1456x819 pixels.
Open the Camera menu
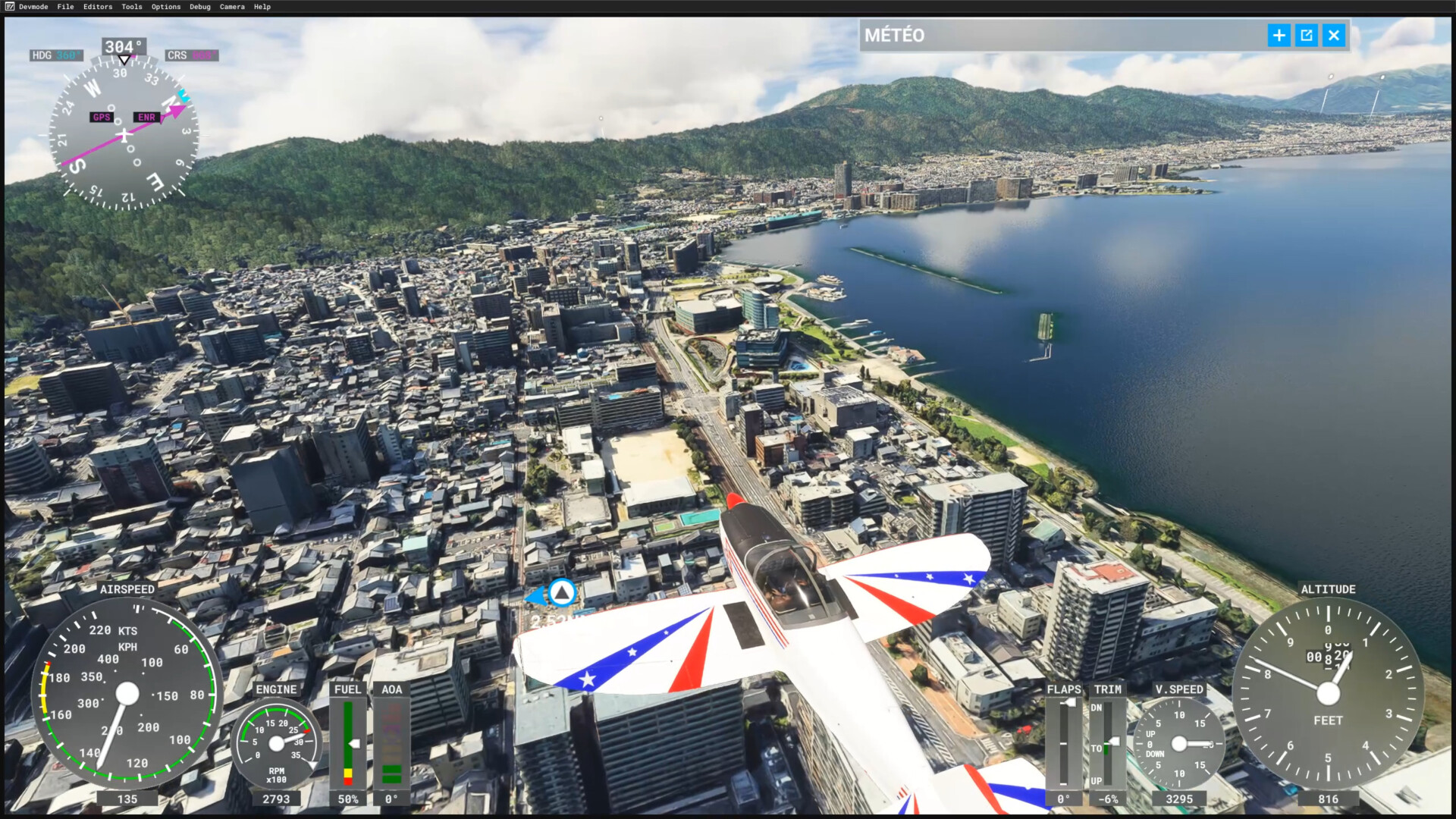pos(232,7)
